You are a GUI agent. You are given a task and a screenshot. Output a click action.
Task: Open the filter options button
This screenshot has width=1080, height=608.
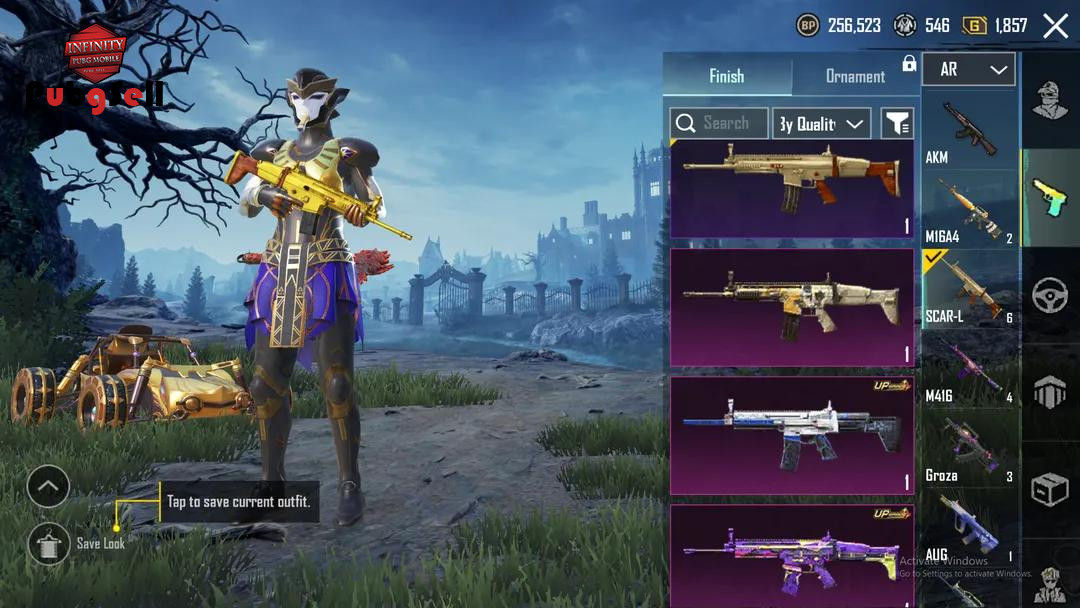click(x=897, y=123)
